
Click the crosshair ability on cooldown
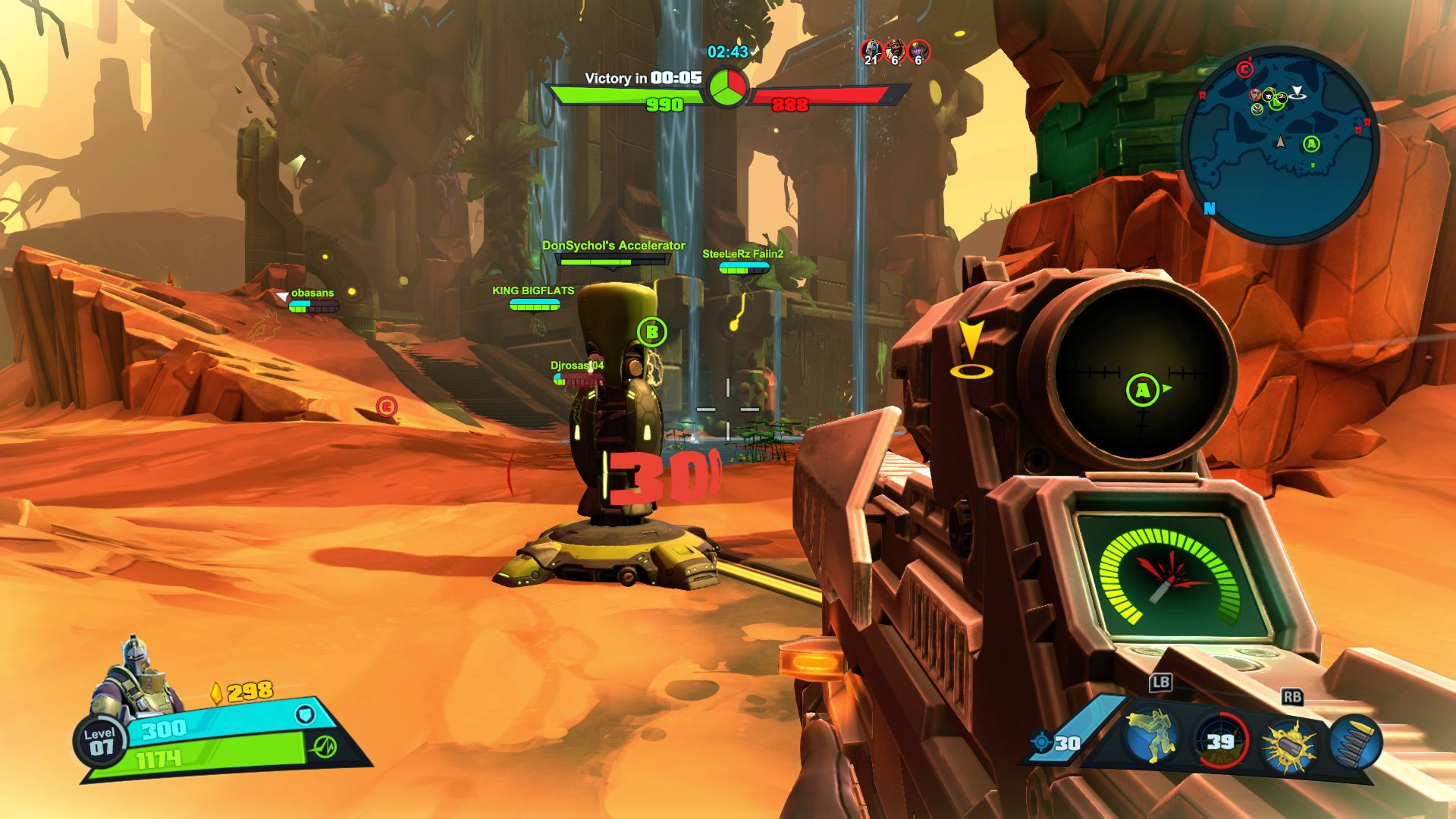point(1219,741)
